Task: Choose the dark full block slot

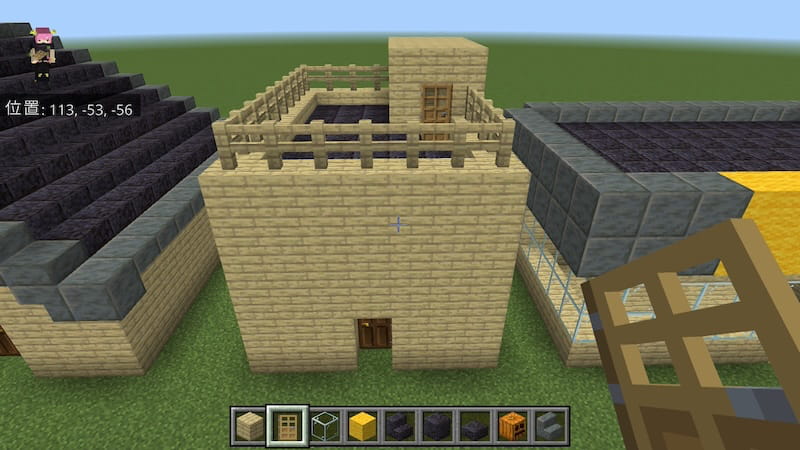Action: tap(437, 427)
